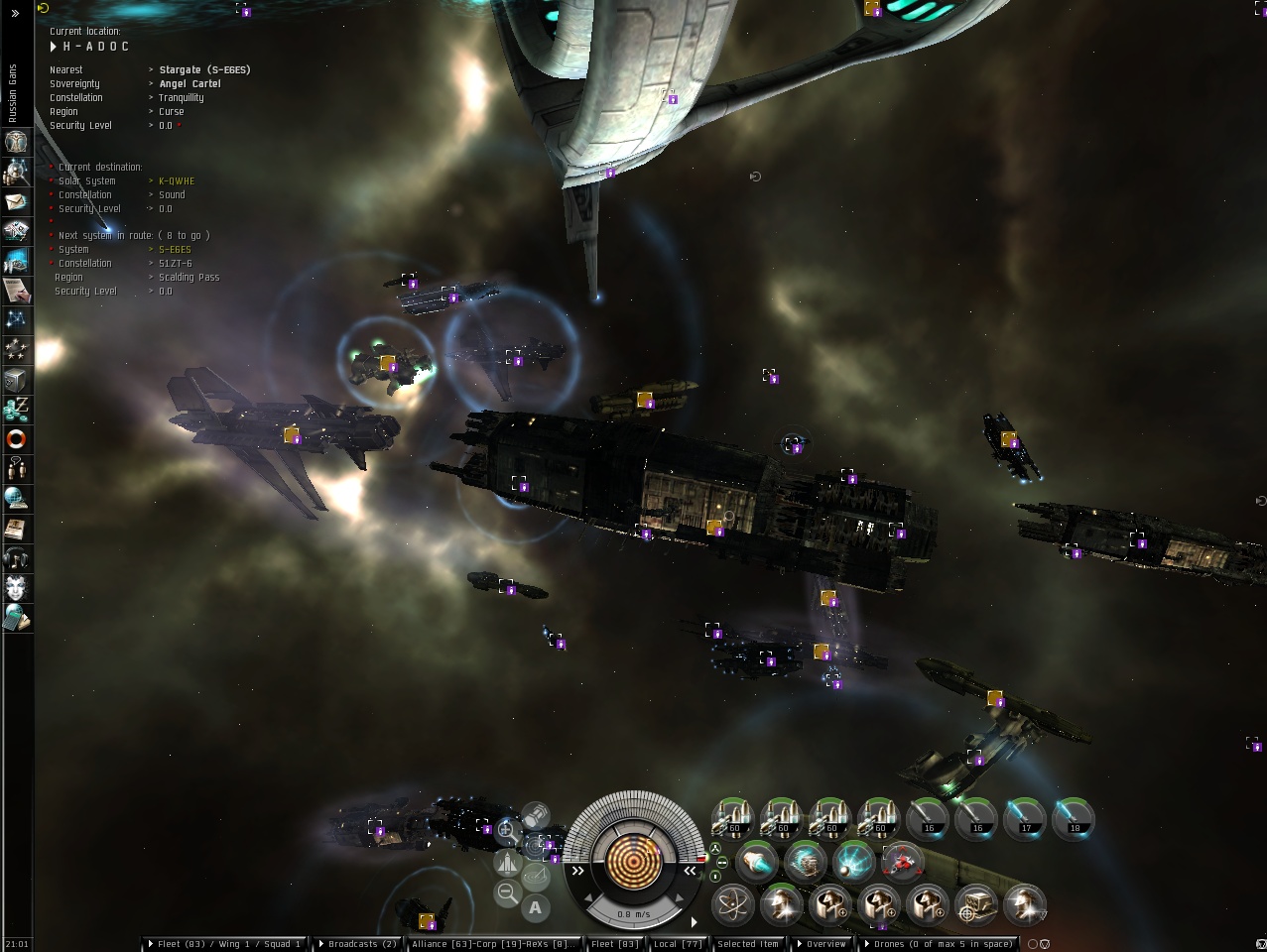Open the star map icon in sidebar
This screenshot has width=1267, height=952.
coord(17,319)
